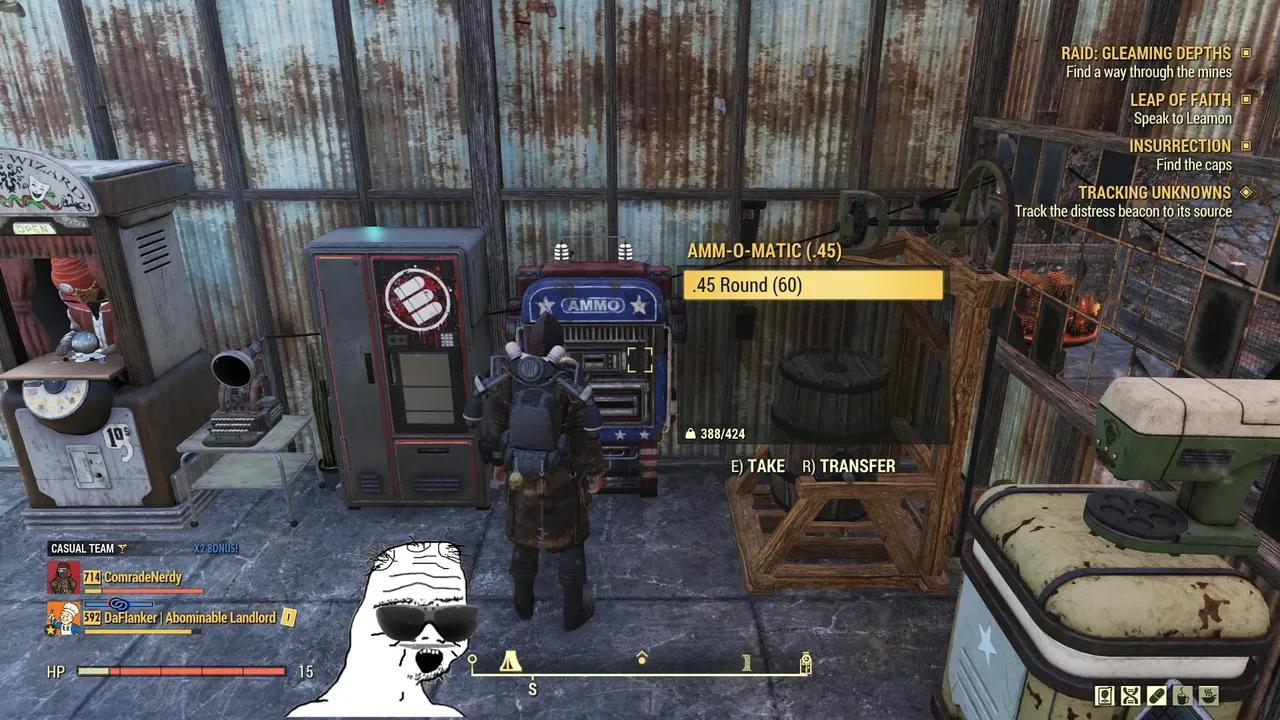
Task: Select the hot food bowl buff icon
Action: tap(1209, 695)
